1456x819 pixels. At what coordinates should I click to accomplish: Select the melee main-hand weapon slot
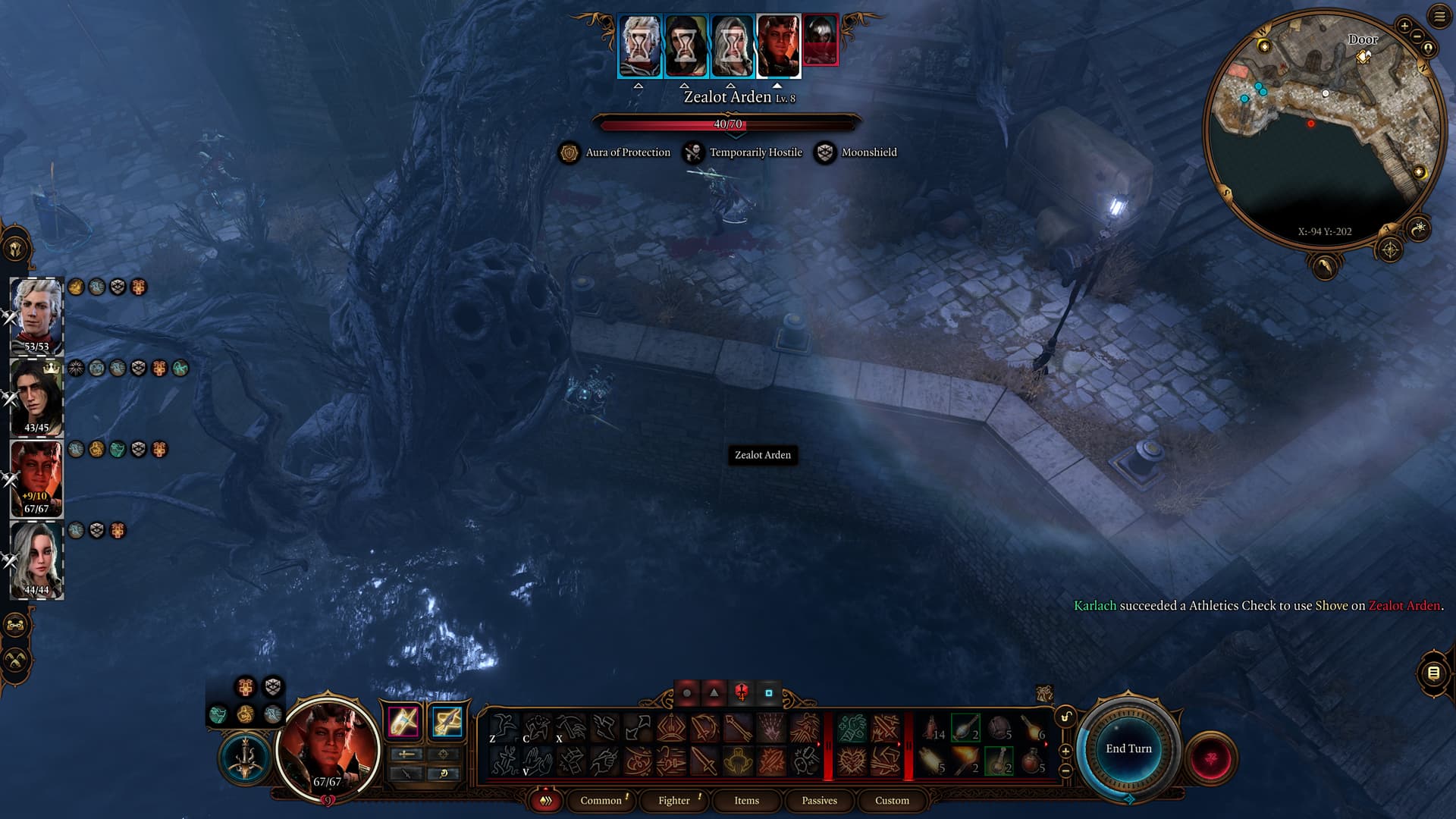pyautogui.click(x=403, y=721)
